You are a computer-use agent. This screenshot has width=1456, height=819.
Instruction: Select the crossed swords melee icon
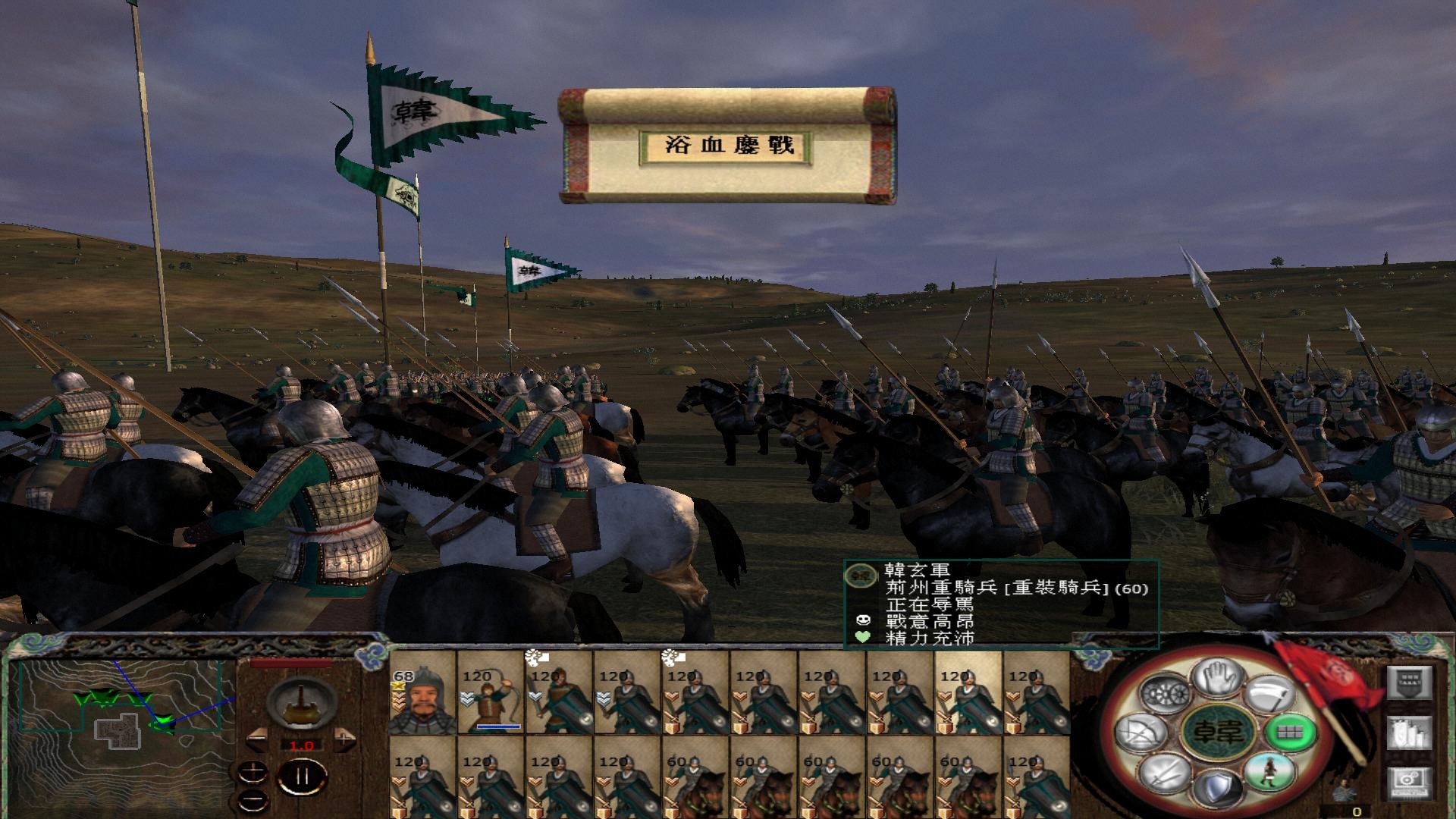click(1166, 775)
